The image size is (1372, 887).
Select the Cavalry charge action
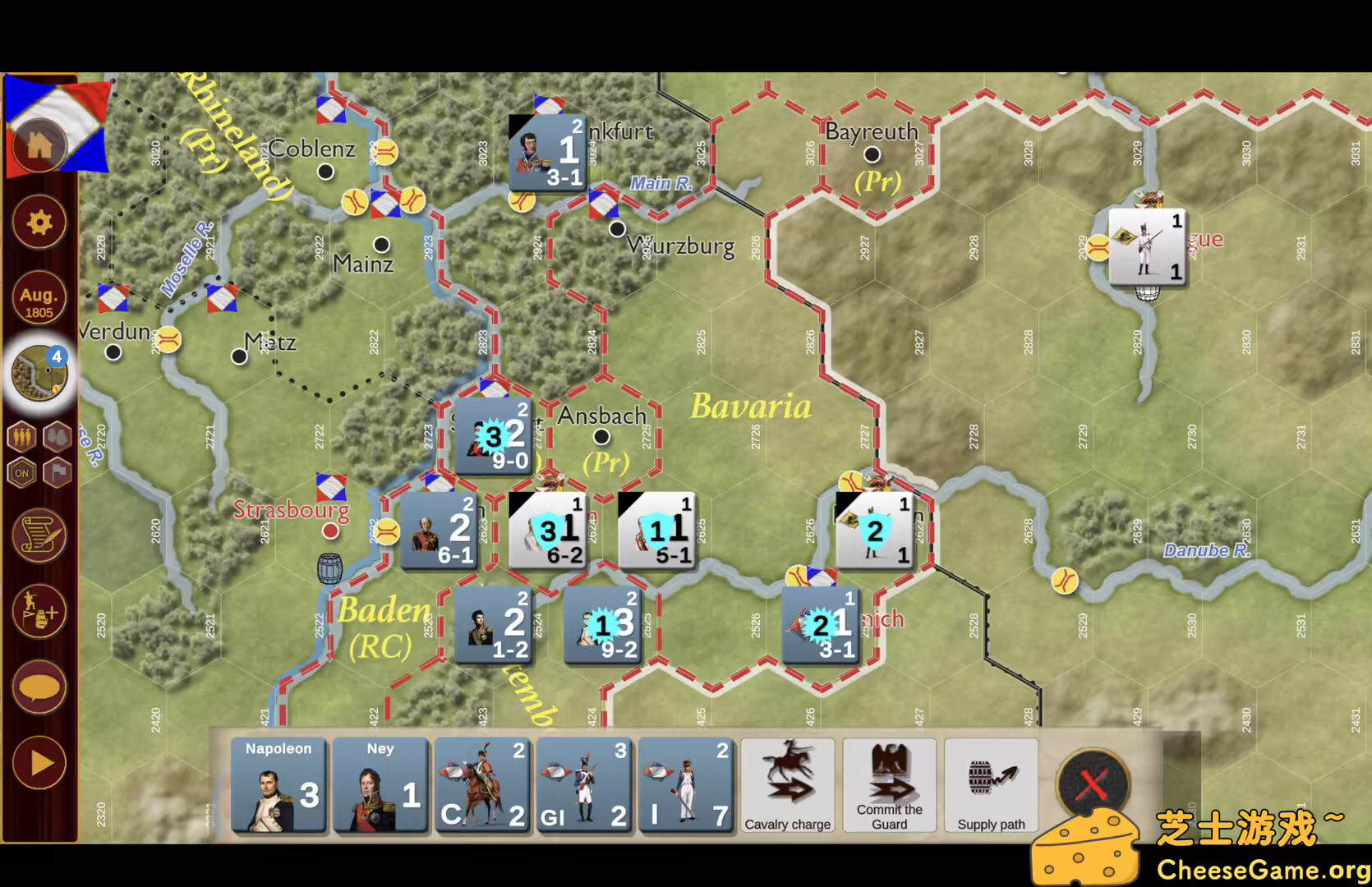tap(786, 784)
